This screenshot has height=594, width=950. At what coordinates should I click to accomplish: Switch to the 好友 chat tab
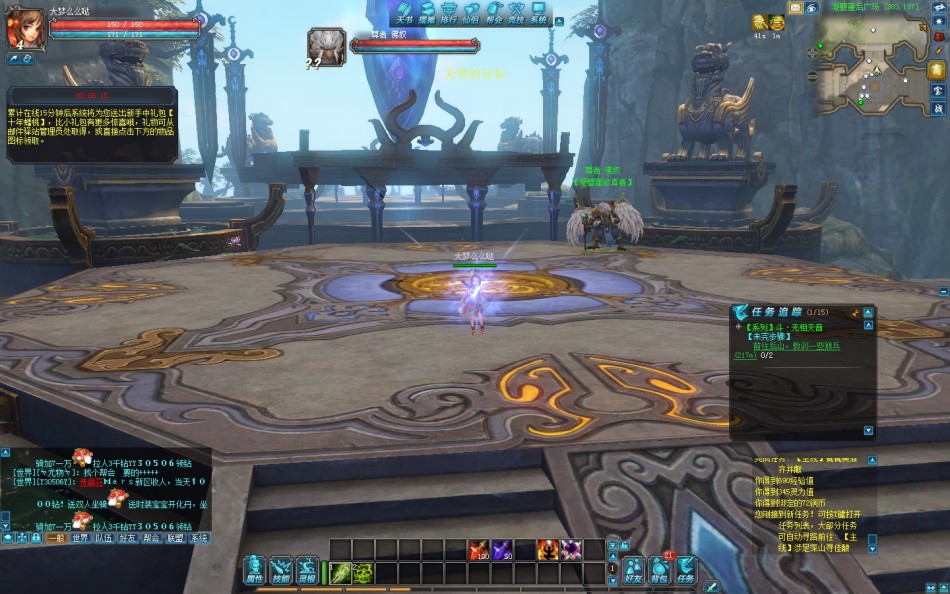(x=128, y=538)
